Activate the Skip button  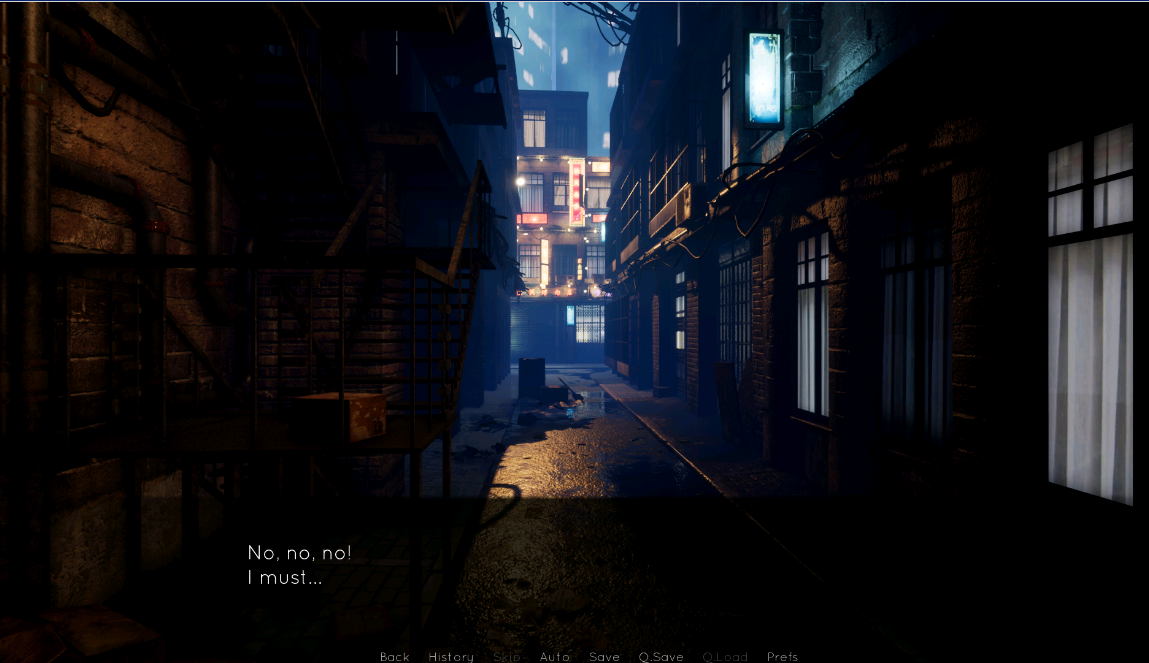tap(507, 657)
